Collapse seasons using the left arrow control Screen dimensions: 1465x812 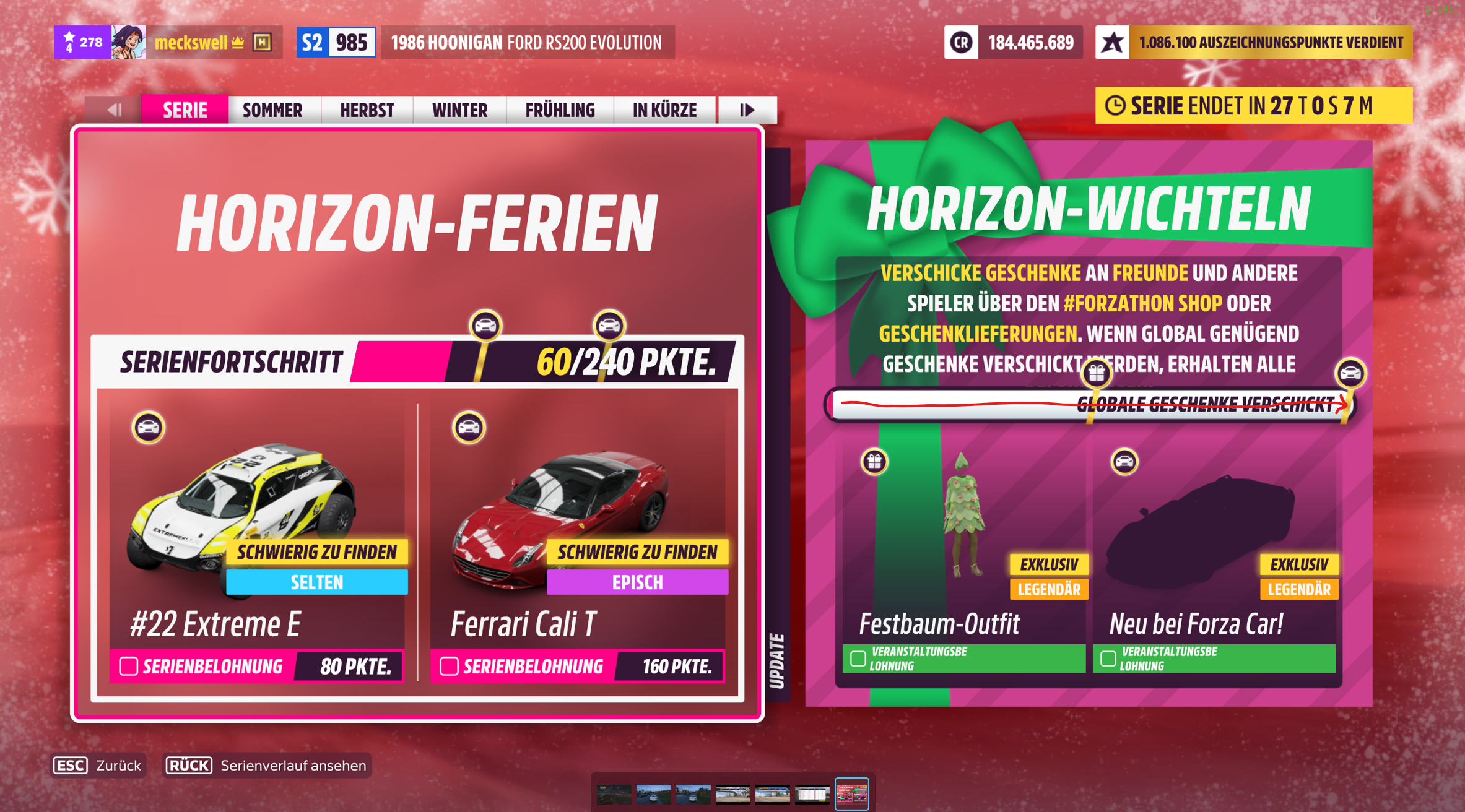coord(113,110)
